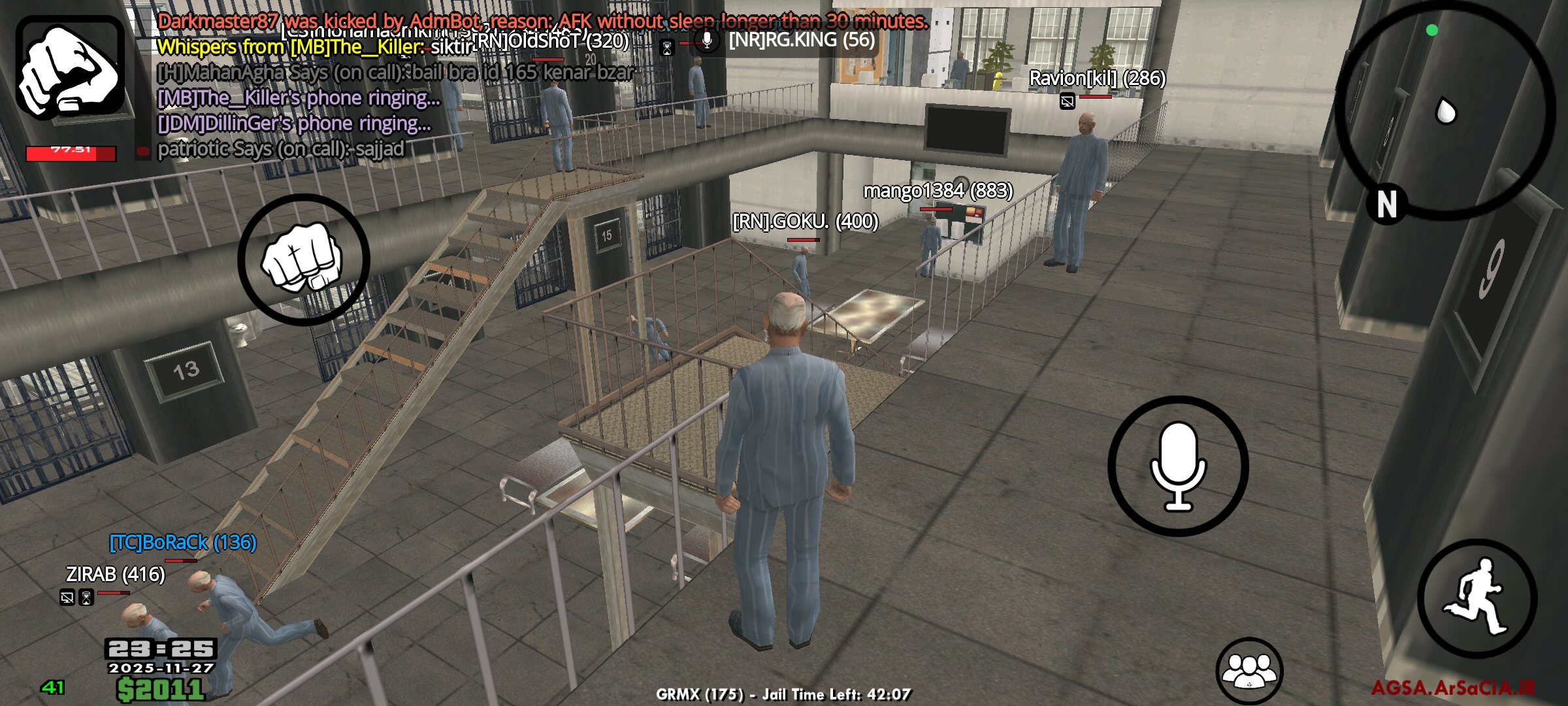Open the player list group icon
This screenshot has height=706, width=1568.
[x=1249, y=671]
